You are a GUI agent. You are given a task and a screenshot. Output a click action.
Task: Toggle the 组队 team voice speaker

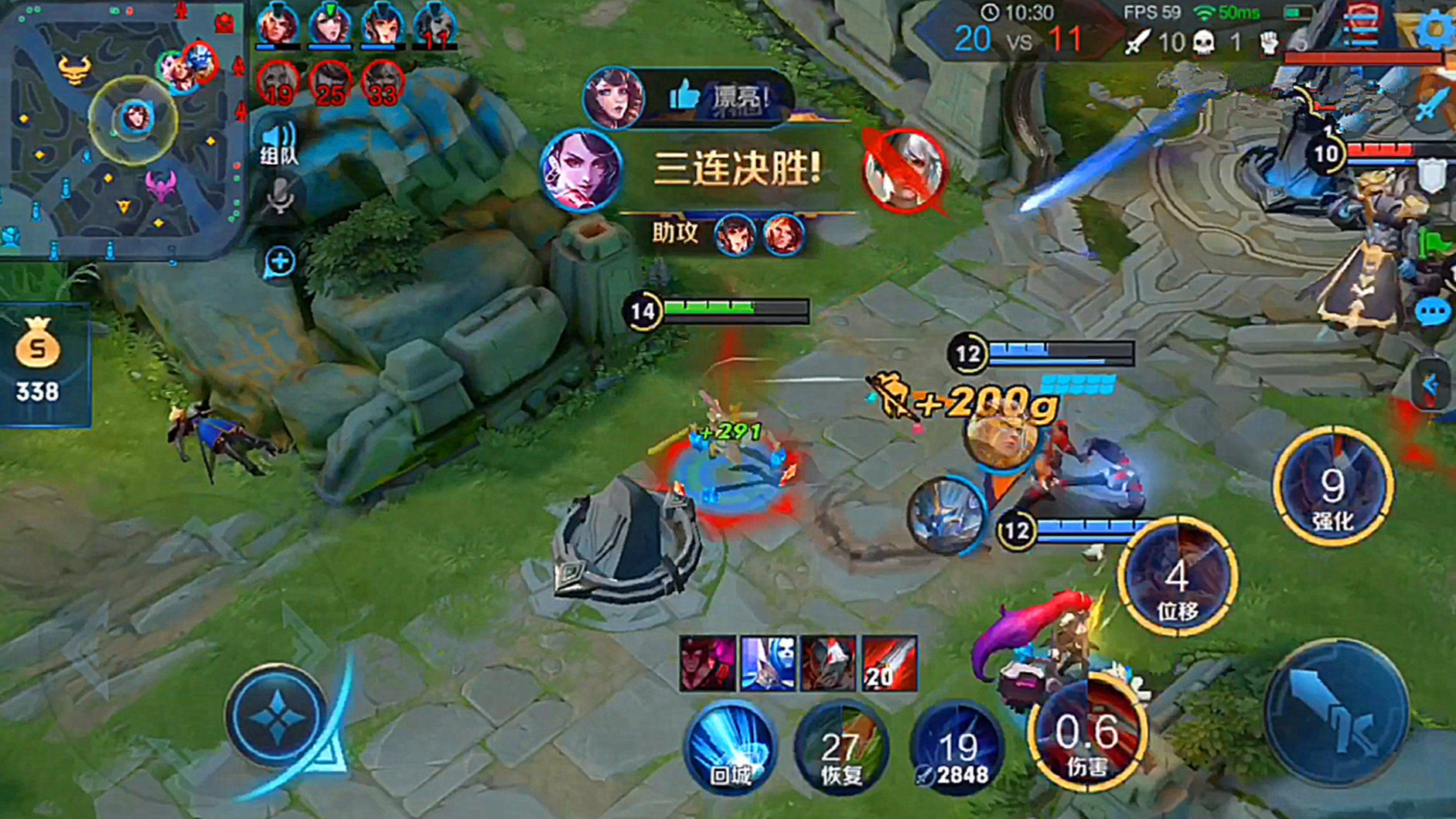click(x=278, y=143)
